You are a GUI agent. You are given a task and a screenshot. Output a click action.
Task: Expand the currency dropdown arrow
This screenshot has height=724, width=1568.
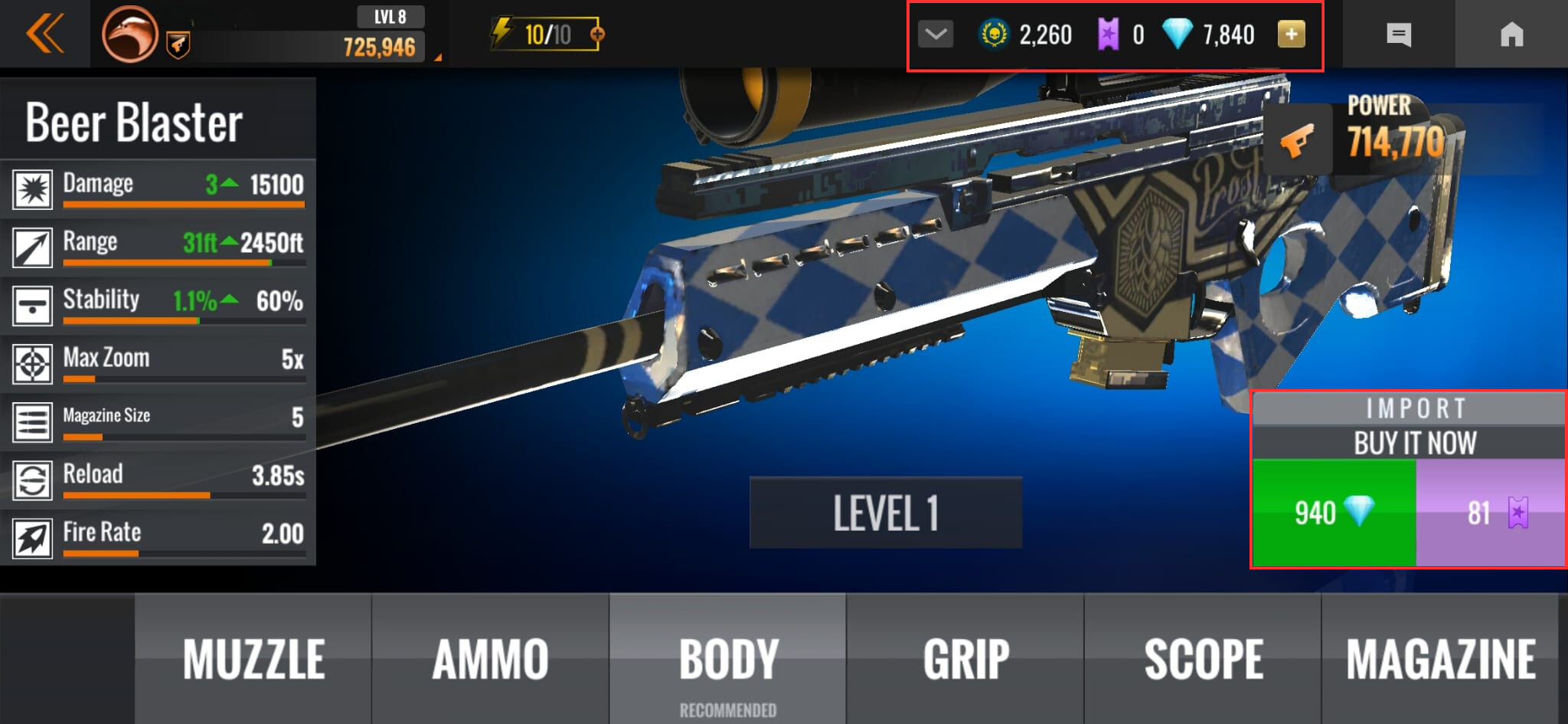[x=936, y=34]
